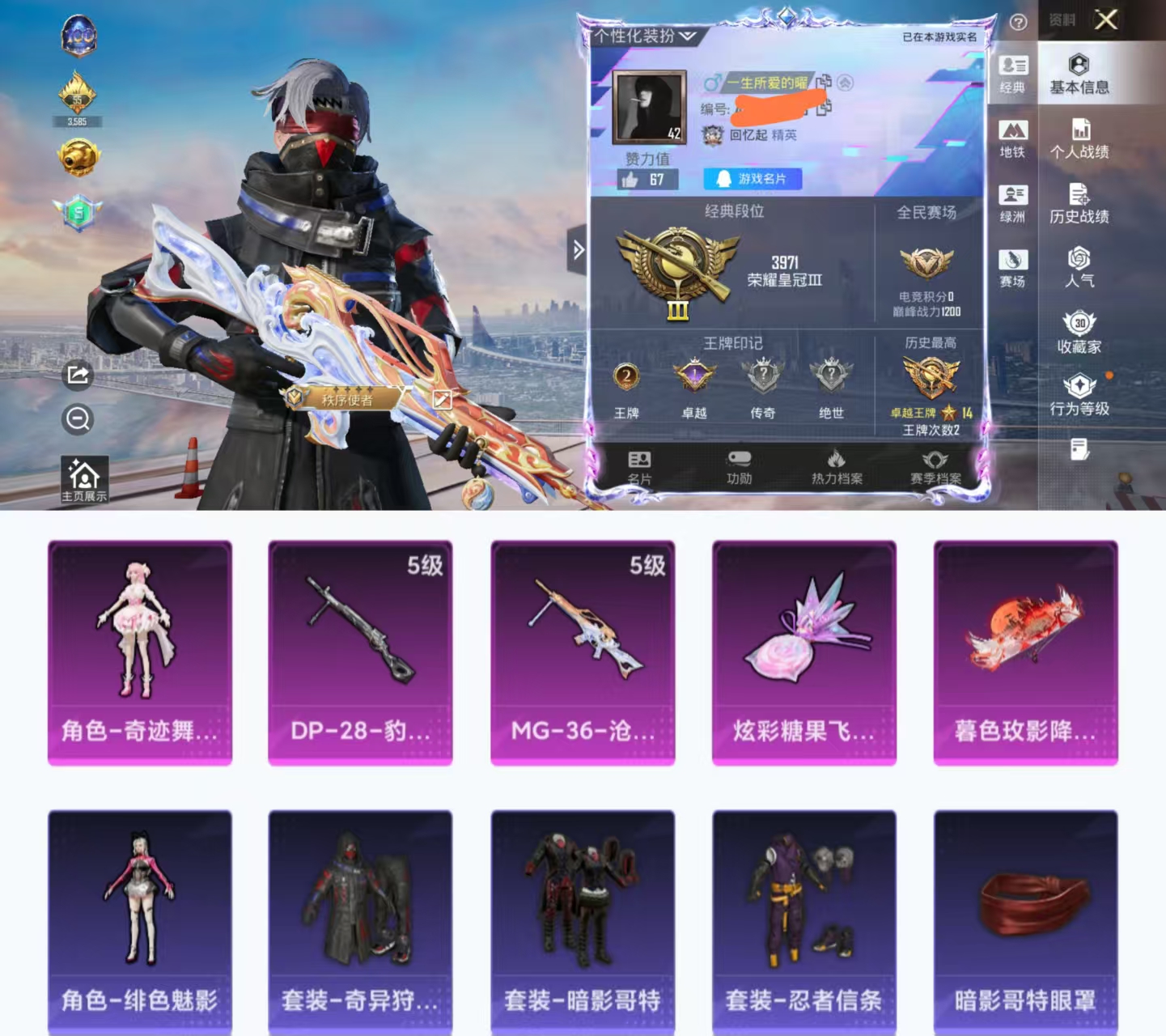Show the 行为等级 behavior level
1166x1036 pixels.
[1079, 396]
